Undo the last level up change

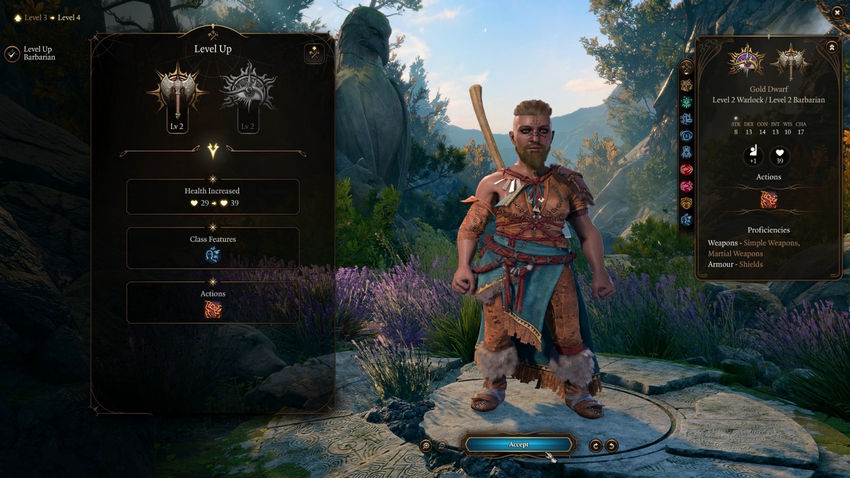pyautogui.click(x=596, y=445)
